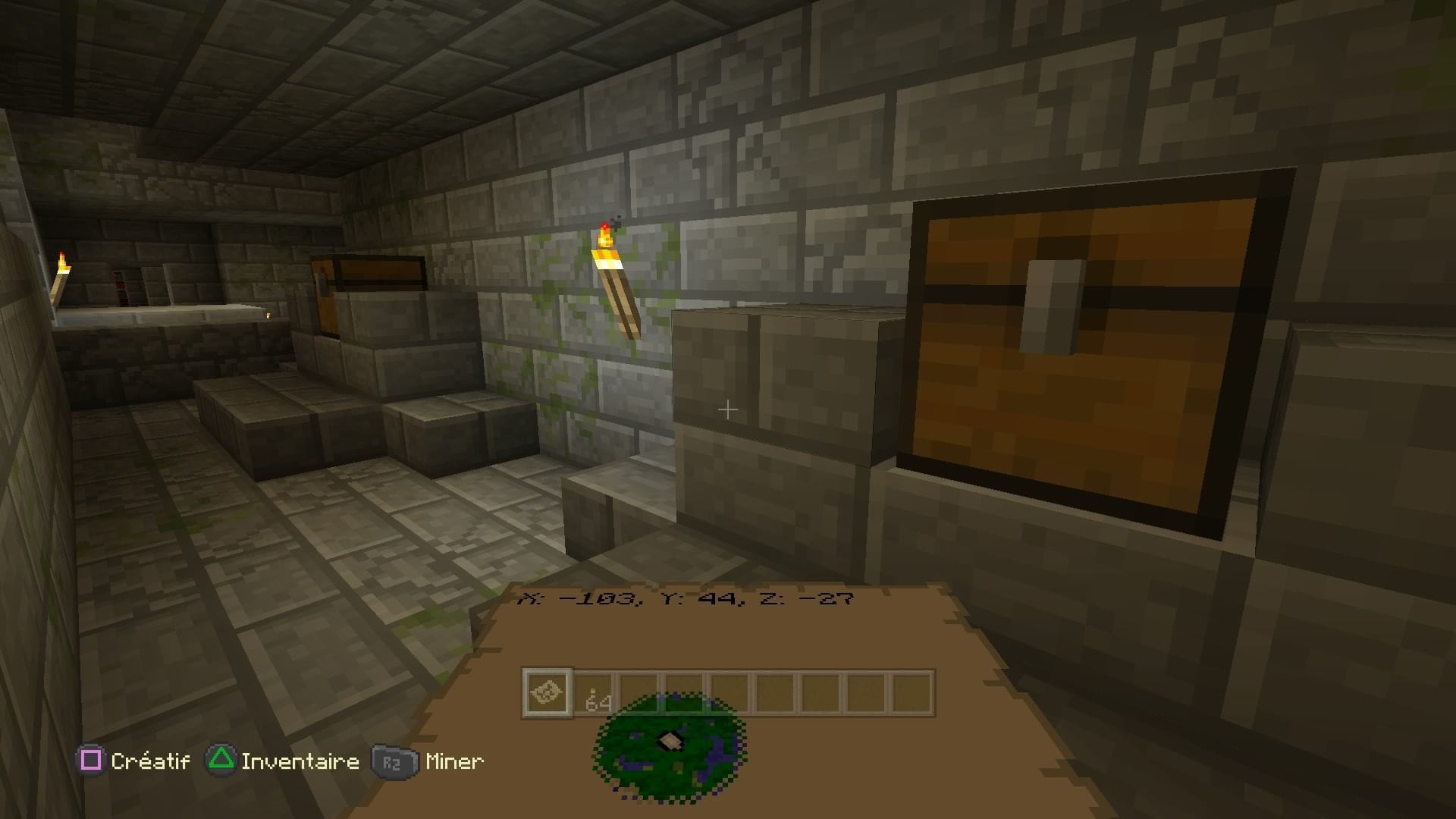Viewport: 1456px width, 819px height.
Task: Click the empty last hotbar slot
Action: click(911, 694)
